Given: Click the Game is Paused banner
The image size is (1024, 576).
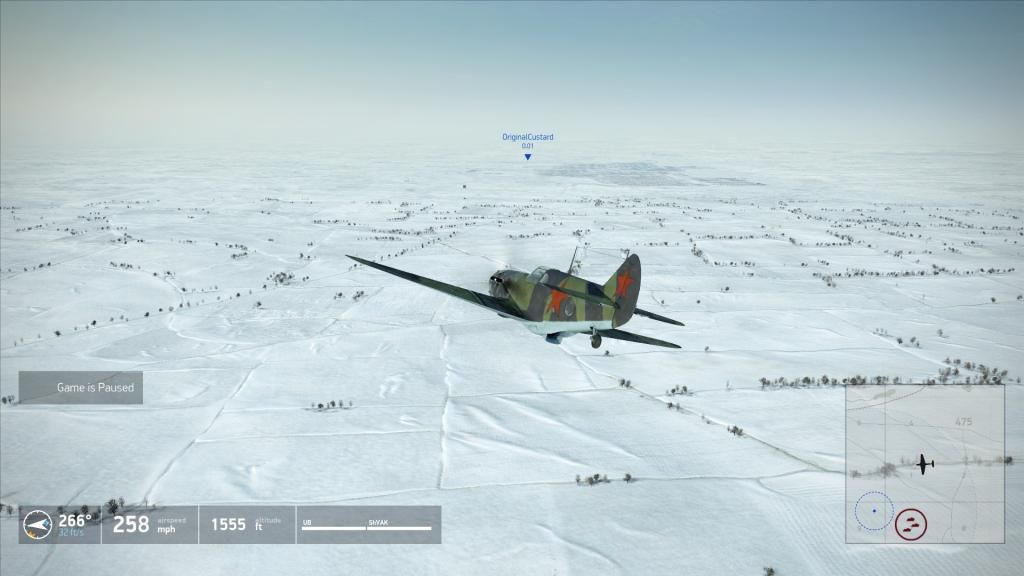Looking at the screenshot, I should (81, 387).
